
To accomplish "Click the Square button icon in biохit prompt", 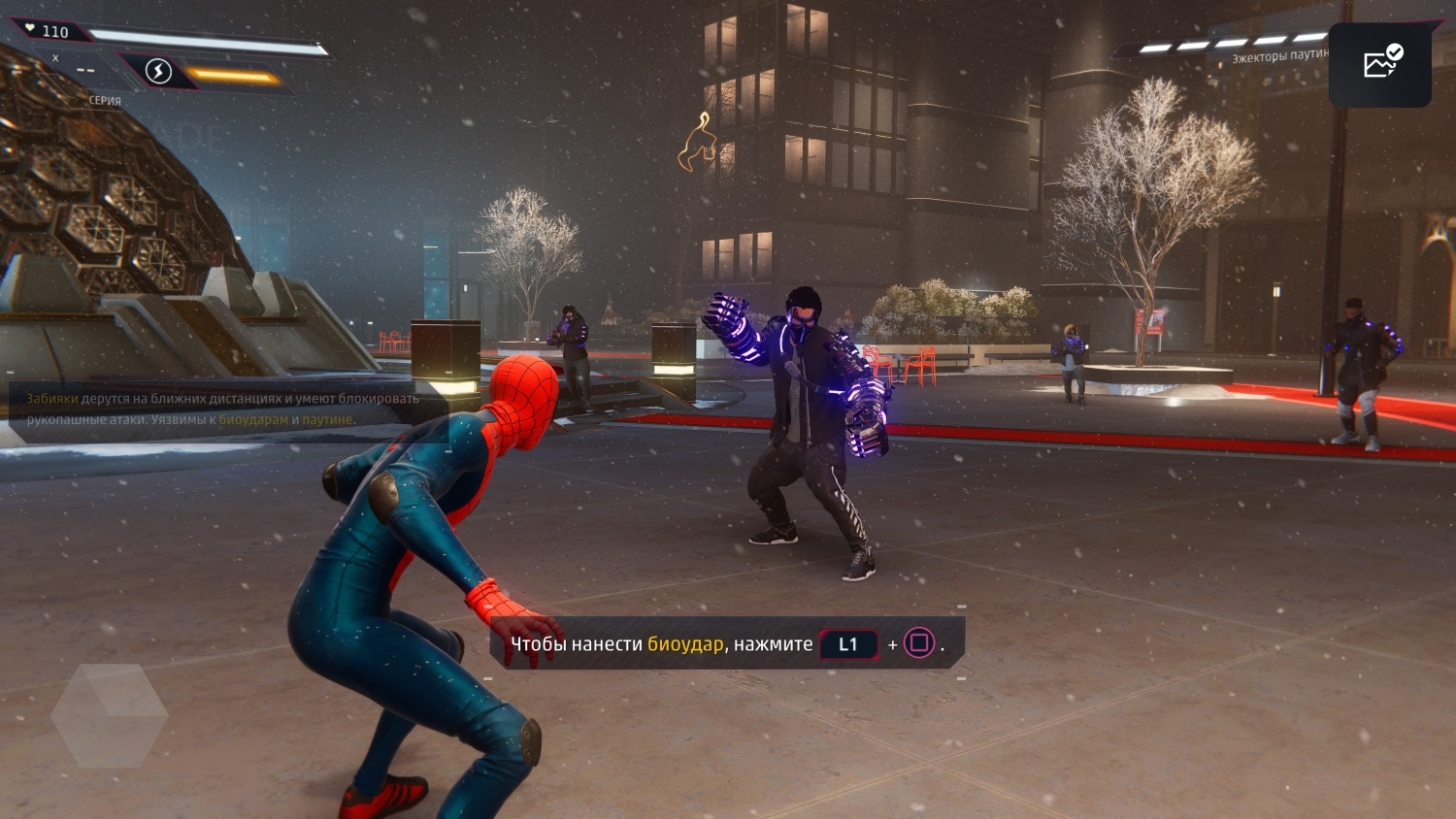I will tap(917, 643).
